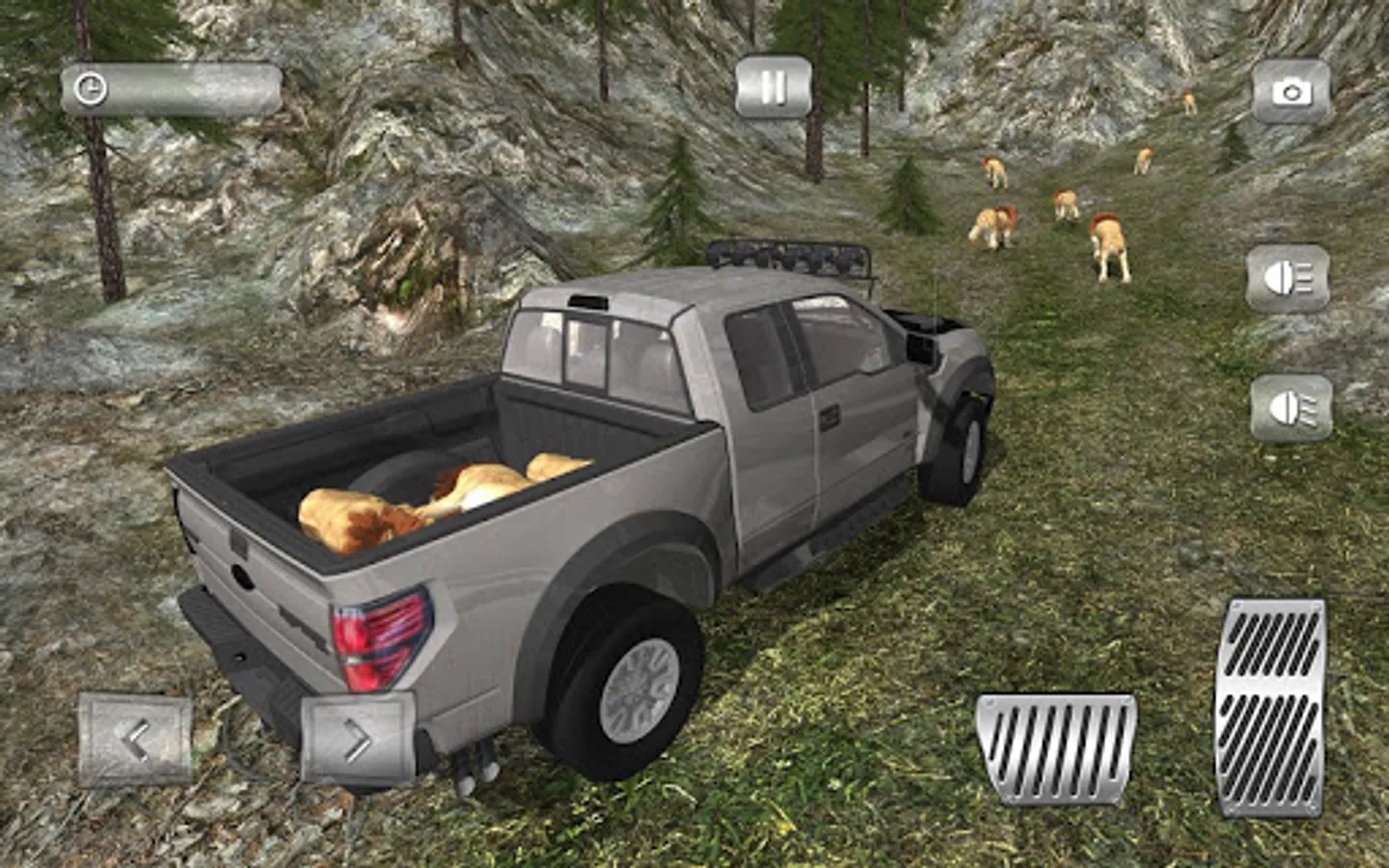
Task: Pause the game
Action: pyautogui.click(x=773, y=88)
